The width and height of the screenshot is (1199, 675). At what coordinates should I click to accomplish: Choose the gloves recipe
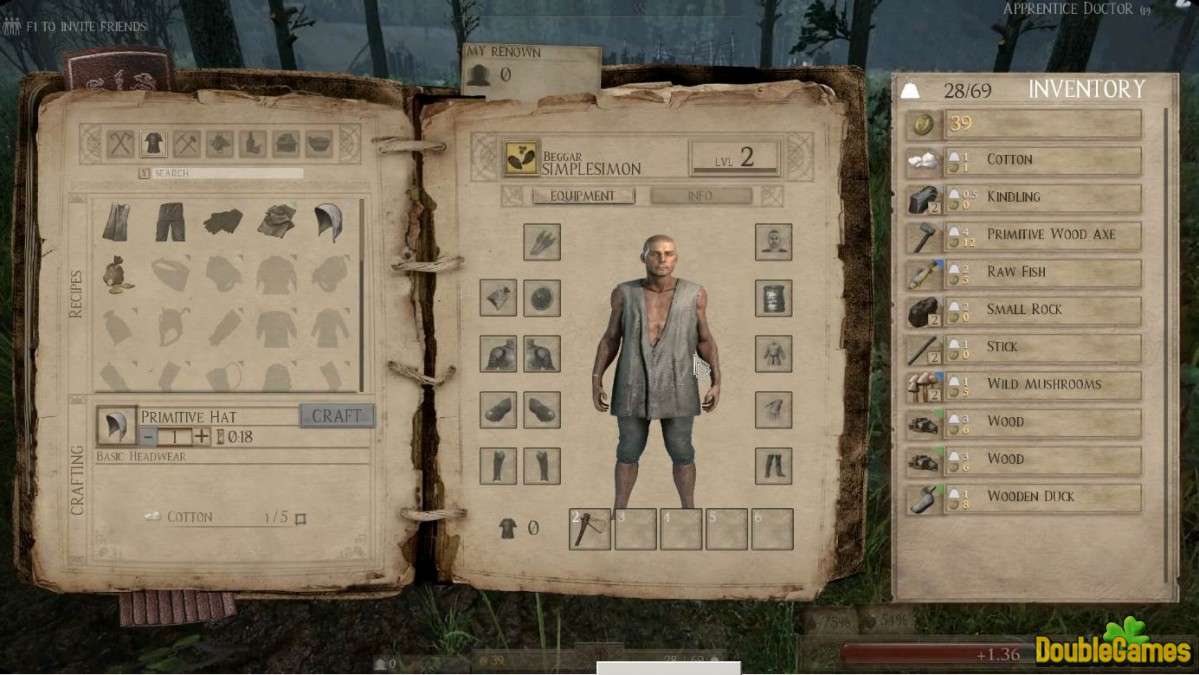point(223,222)
